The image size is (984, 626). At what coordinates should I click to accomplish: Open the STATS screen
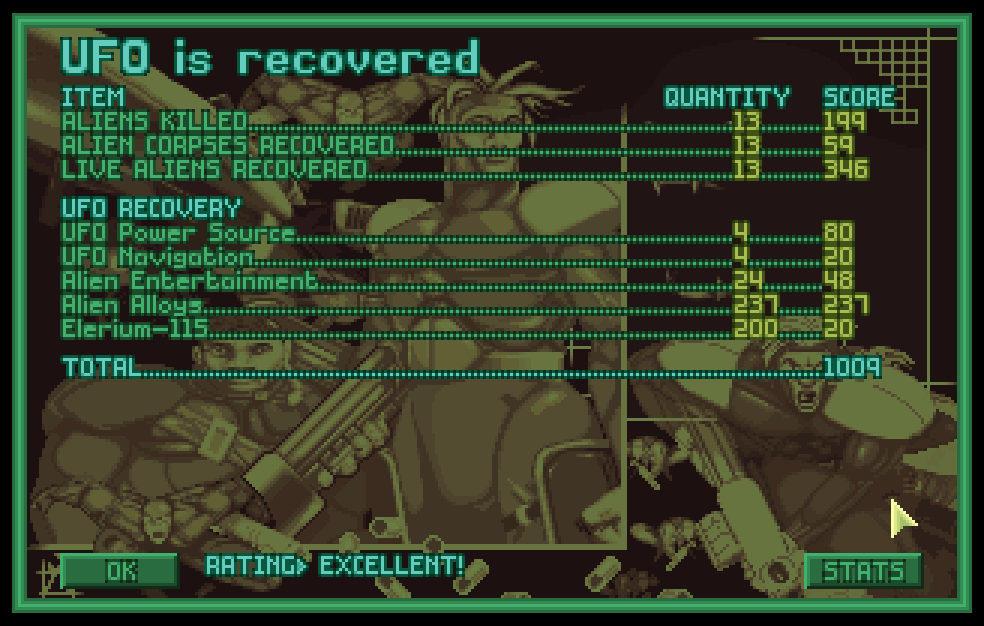coord(863,571)
